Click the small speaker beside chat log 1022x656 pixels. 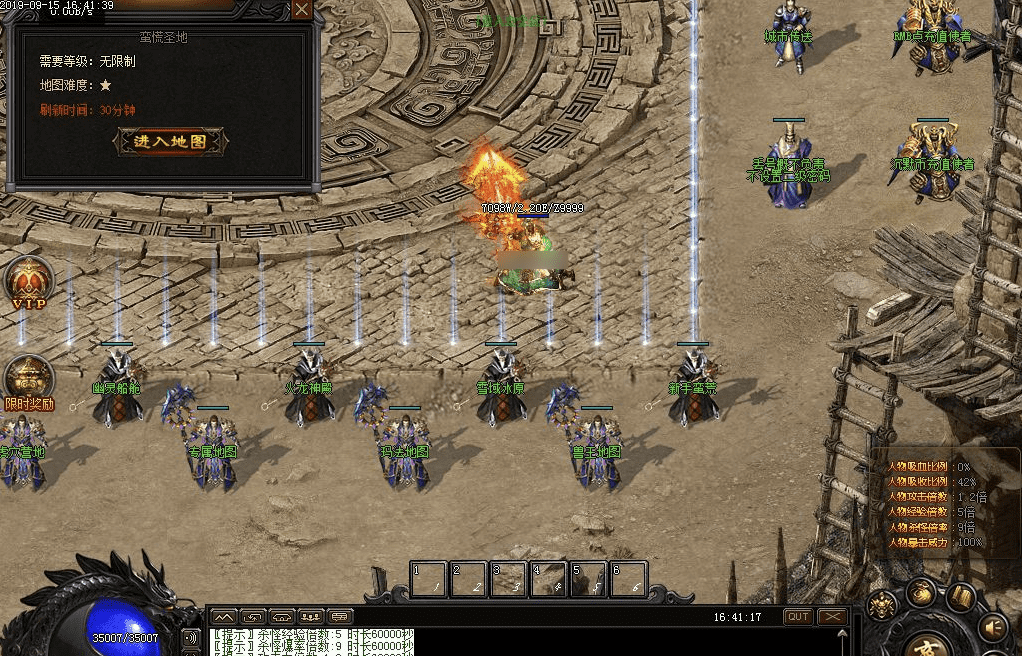click(x=190, y=637)
